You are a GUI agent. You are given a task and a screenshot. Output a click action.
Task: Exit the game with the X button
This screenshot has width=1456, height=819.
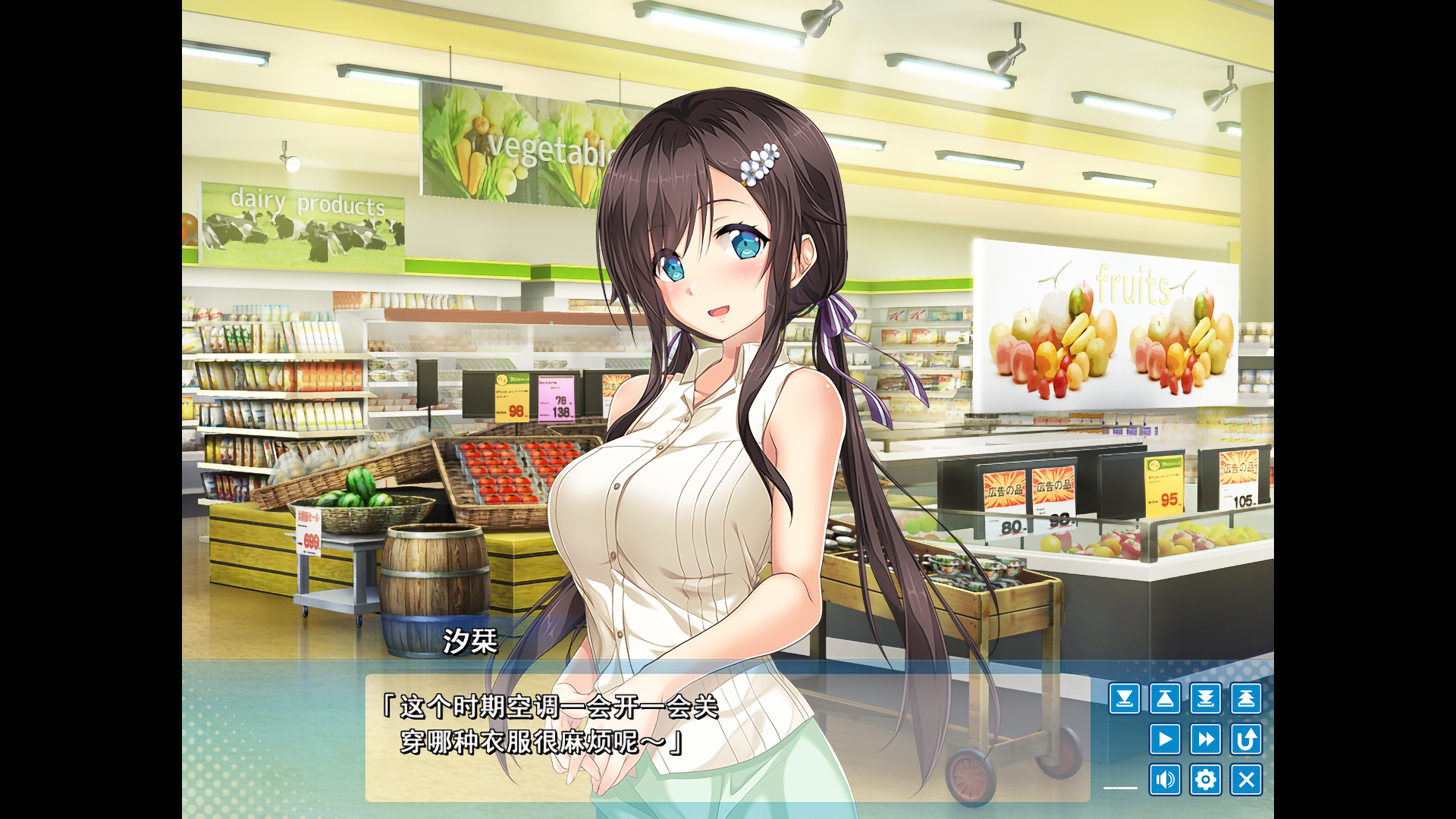(1247, 779)
